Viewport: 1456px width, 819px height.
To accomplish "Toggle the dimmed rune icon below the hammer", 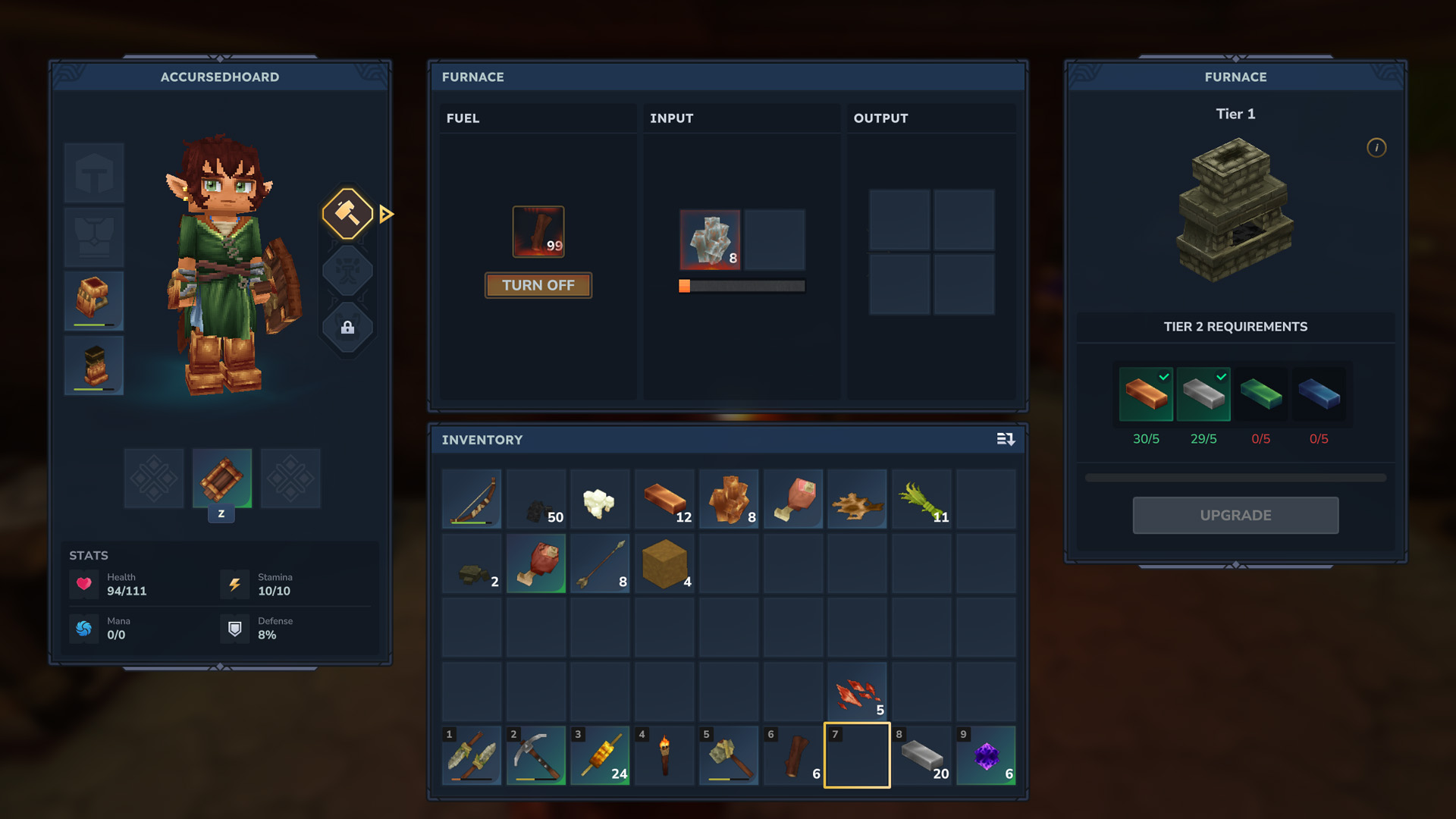I will 347,271.
